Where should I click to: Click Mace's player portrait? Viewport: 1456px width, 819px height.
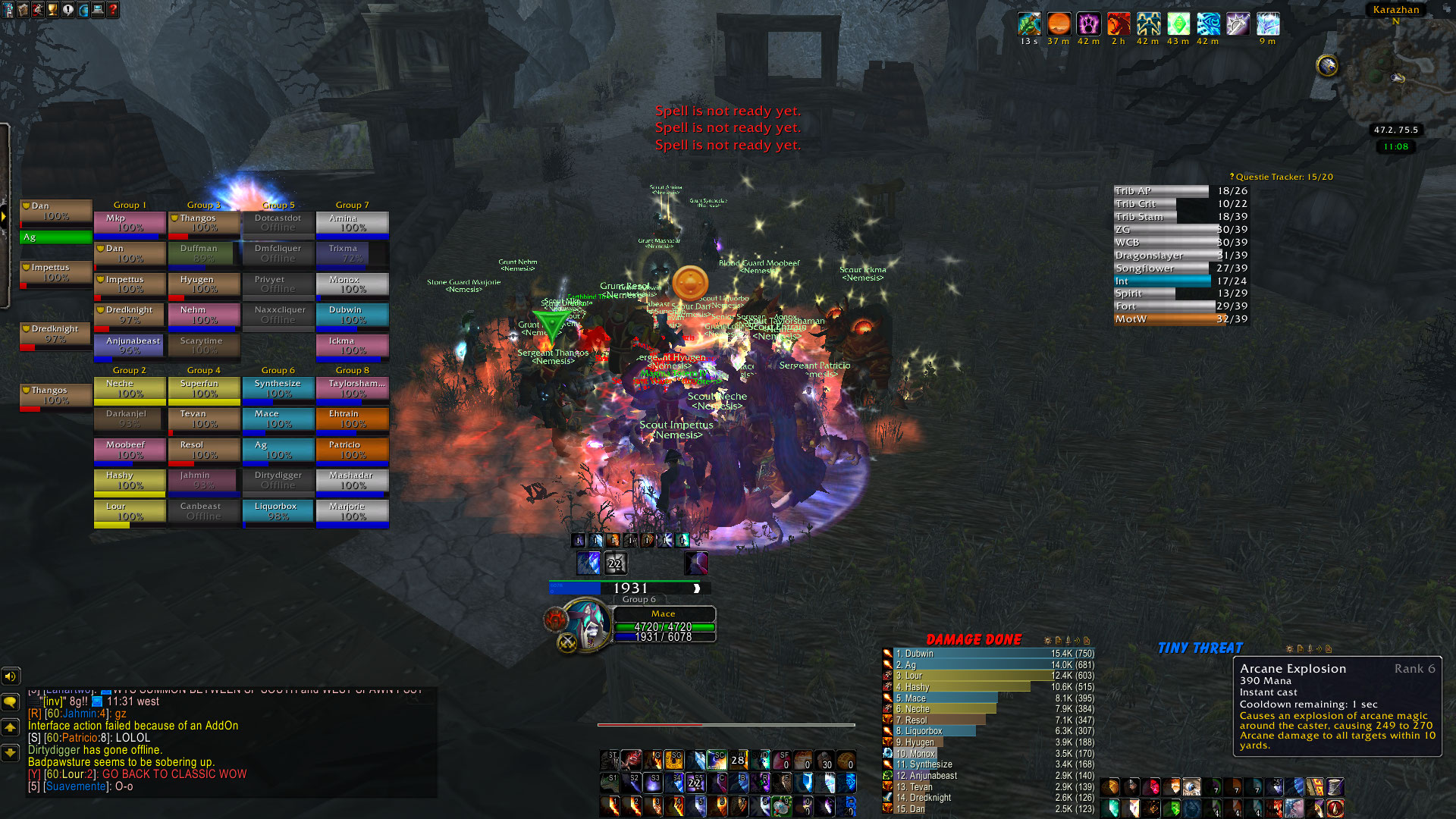pos(586,624)
